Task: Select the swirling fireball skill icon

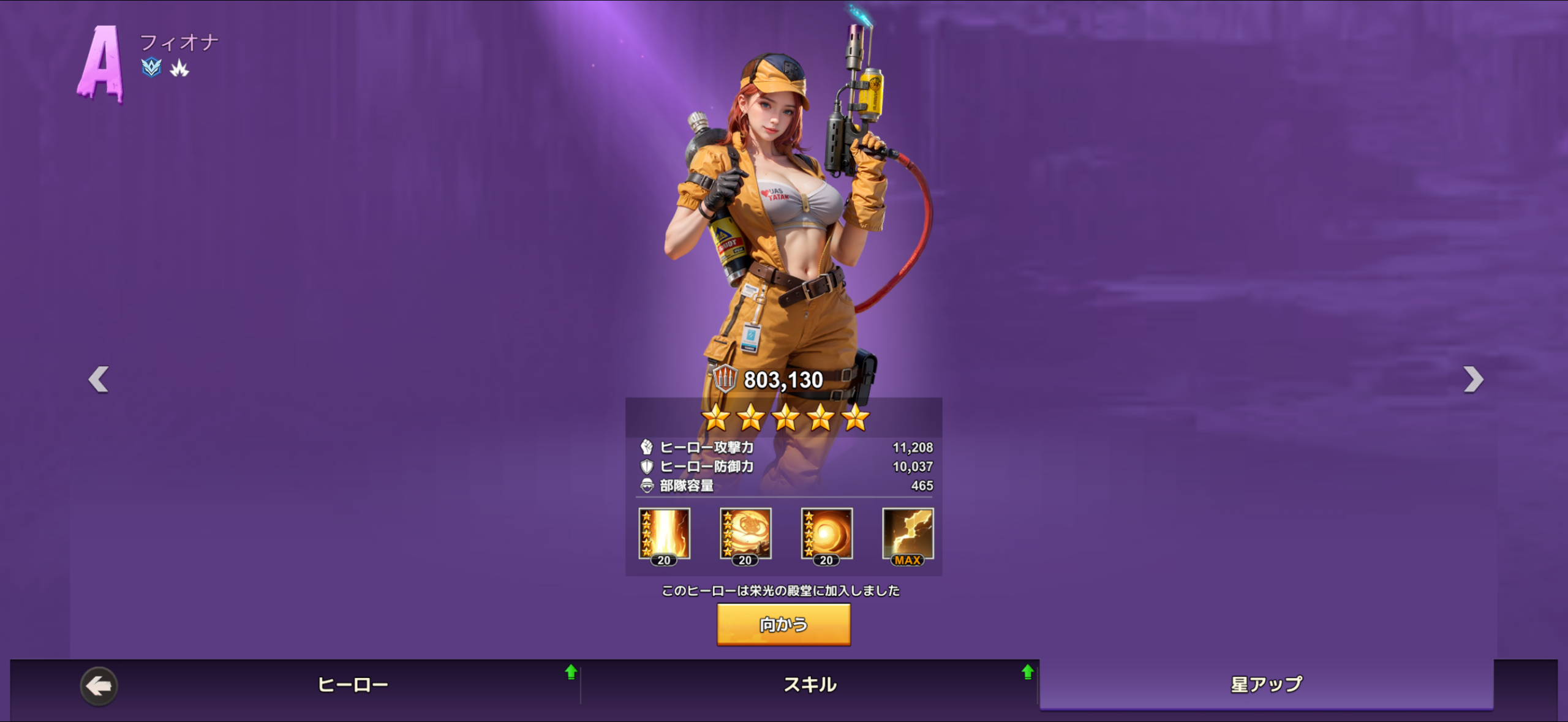Action: [x=745, y=534]
